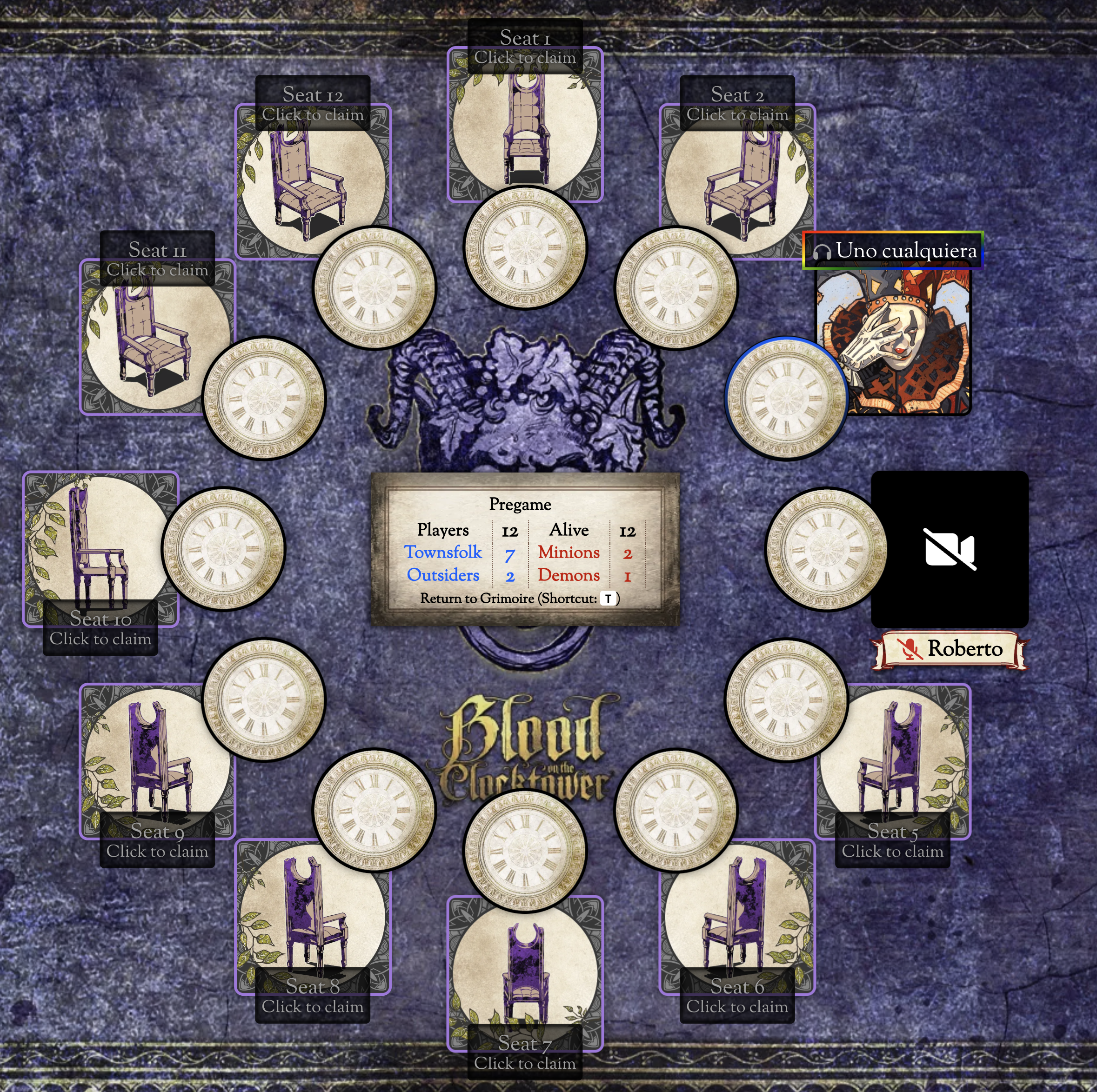Select the clock token next to Roberto's tile
This screenshot has width=1097, height=1092.
click(x=826, y=549)
